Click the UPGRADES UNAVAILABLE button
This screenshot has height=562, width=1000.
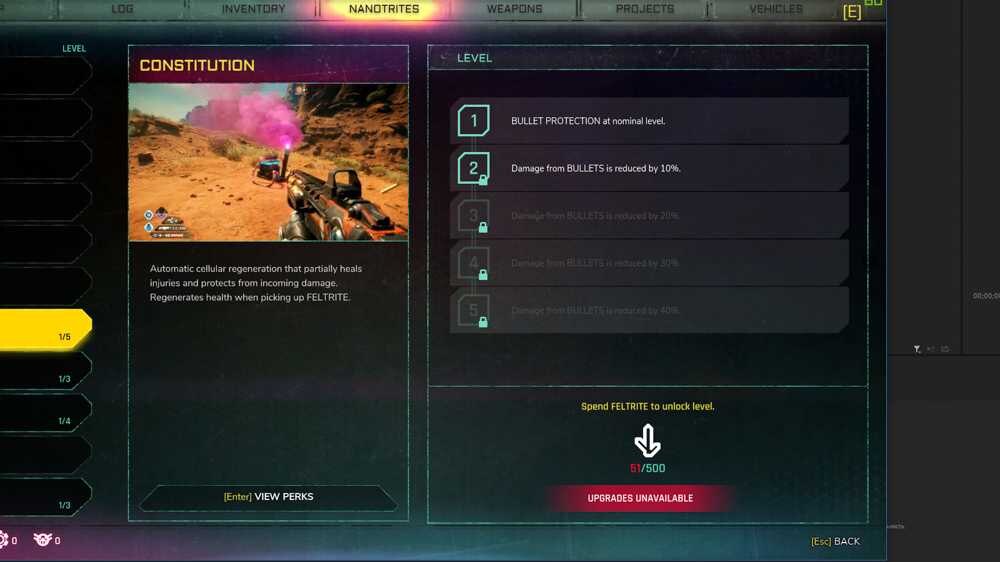pos(640,498)
